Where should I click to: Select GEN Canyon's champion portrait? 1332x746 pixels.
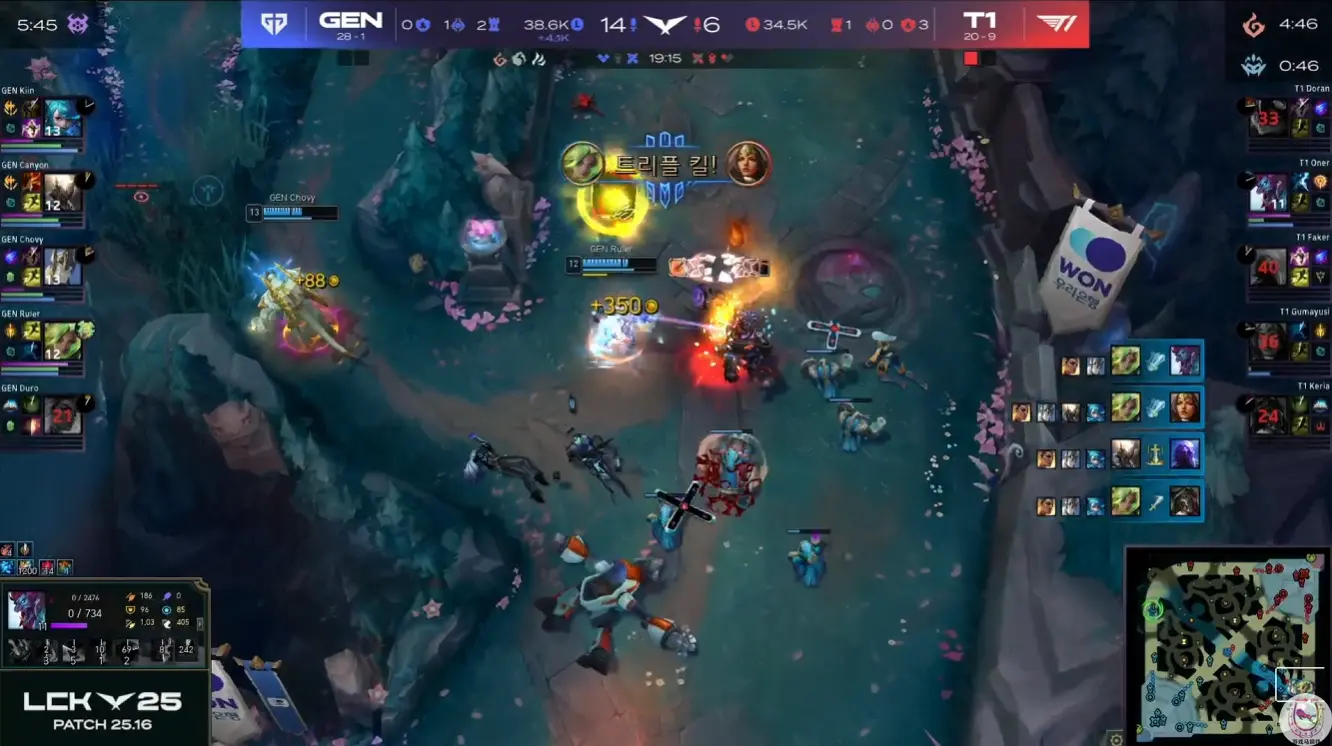coord(62,193)
